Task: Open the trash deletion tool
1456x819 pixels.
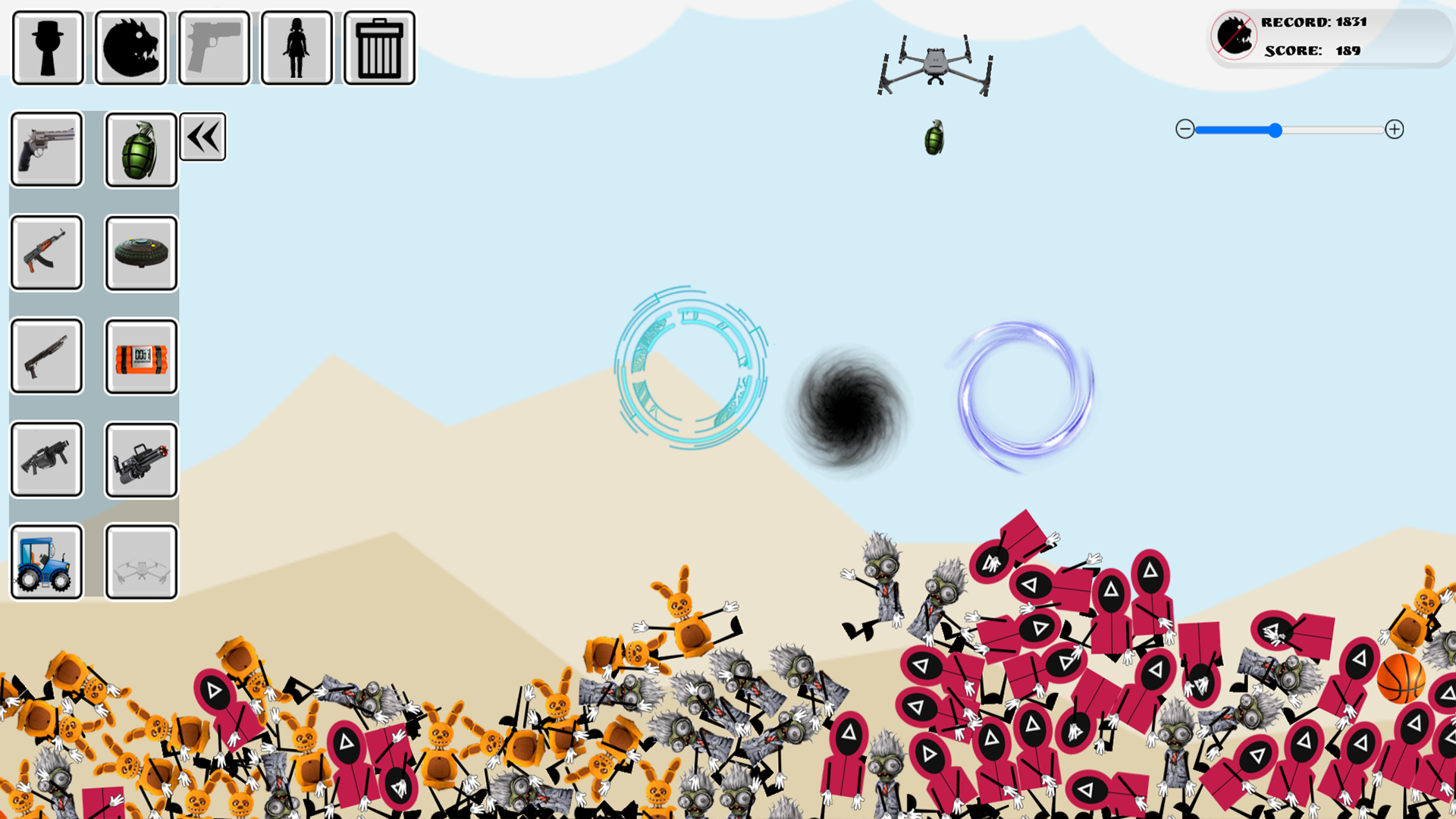Action: coord(378,47)
